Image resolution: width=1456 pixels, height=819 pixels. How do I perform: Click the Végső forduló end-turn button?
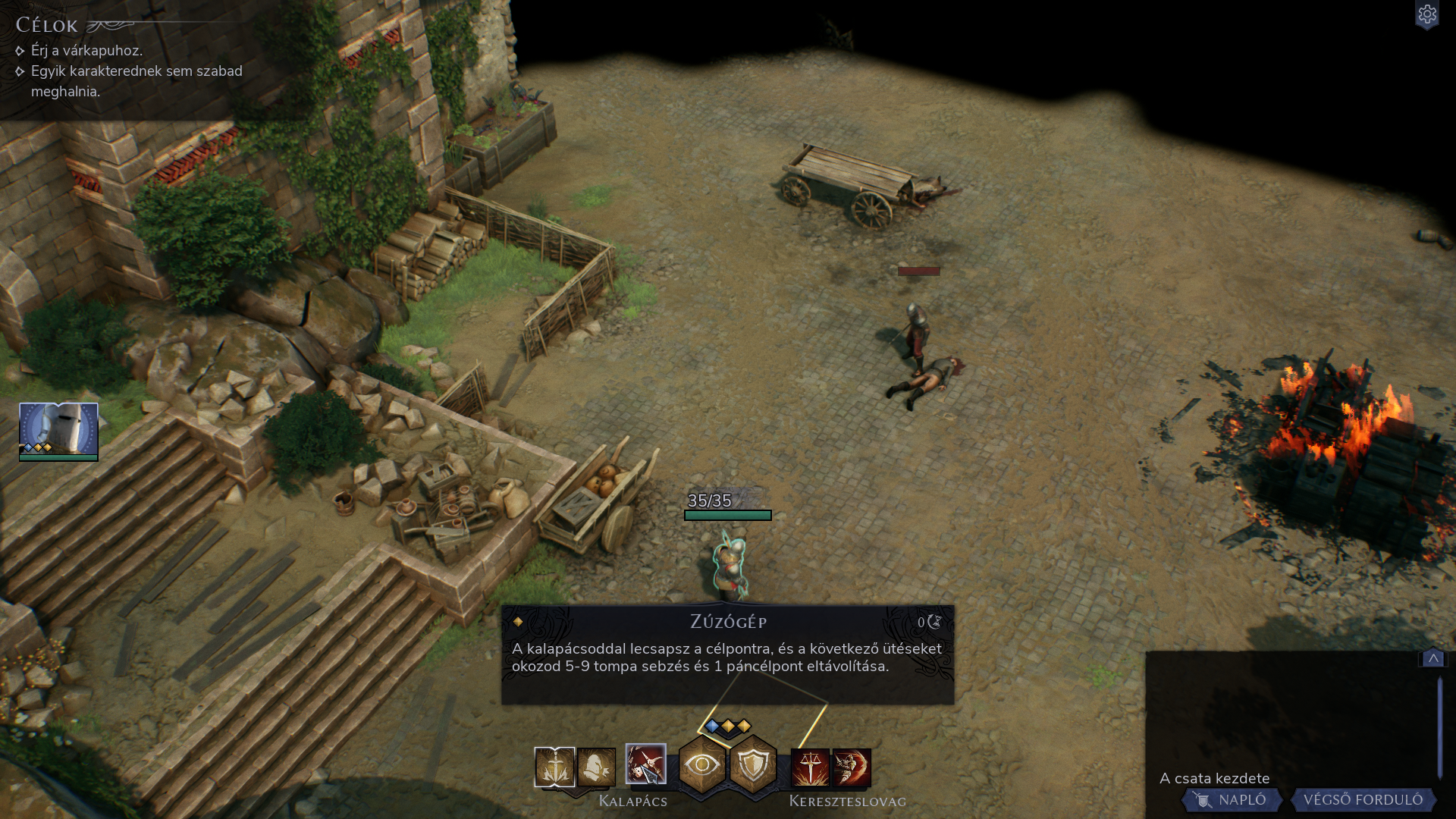(1362, 799)
